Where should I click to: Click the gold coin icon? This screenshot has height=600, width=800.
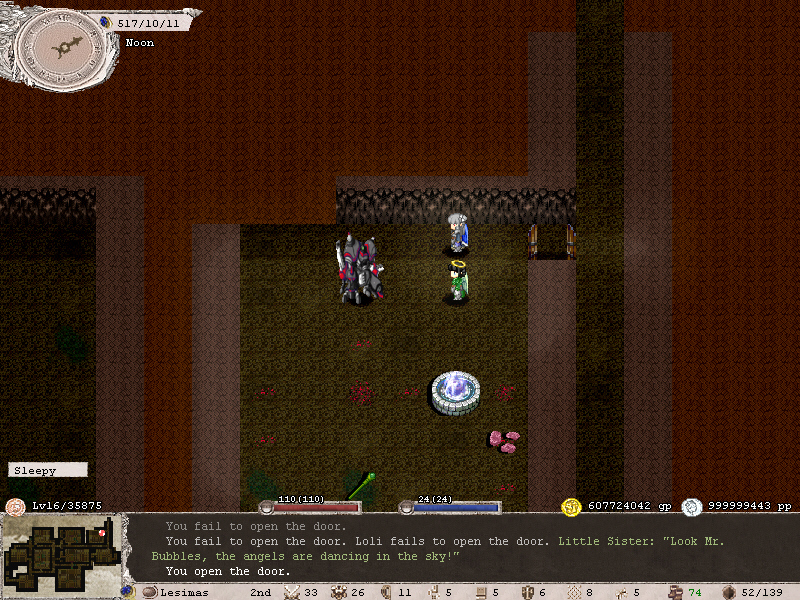[572, 507]
